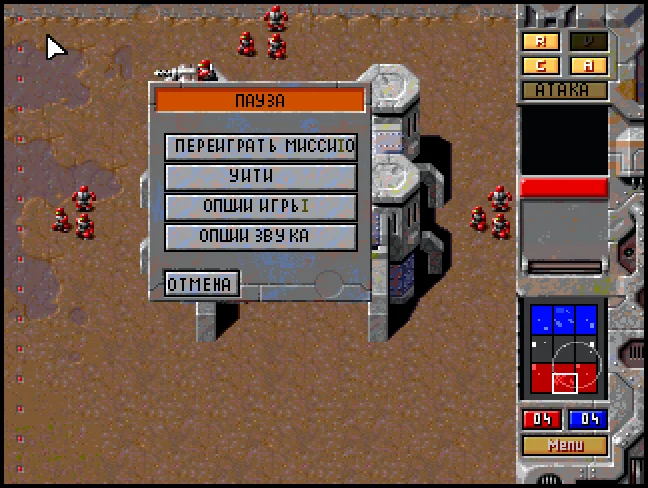Choose Переиграть миссию to restart the mission

(x=261, y=146)
